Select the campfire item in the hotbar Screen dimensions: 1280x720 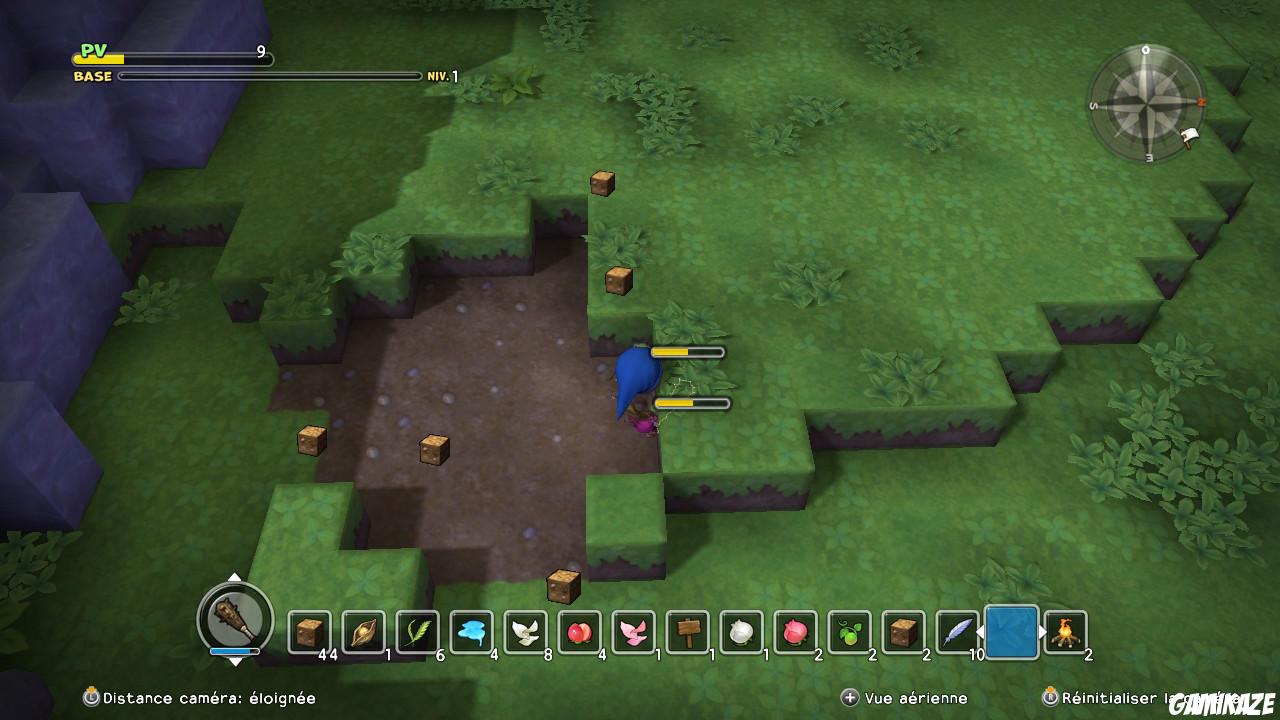(1066, 633)
